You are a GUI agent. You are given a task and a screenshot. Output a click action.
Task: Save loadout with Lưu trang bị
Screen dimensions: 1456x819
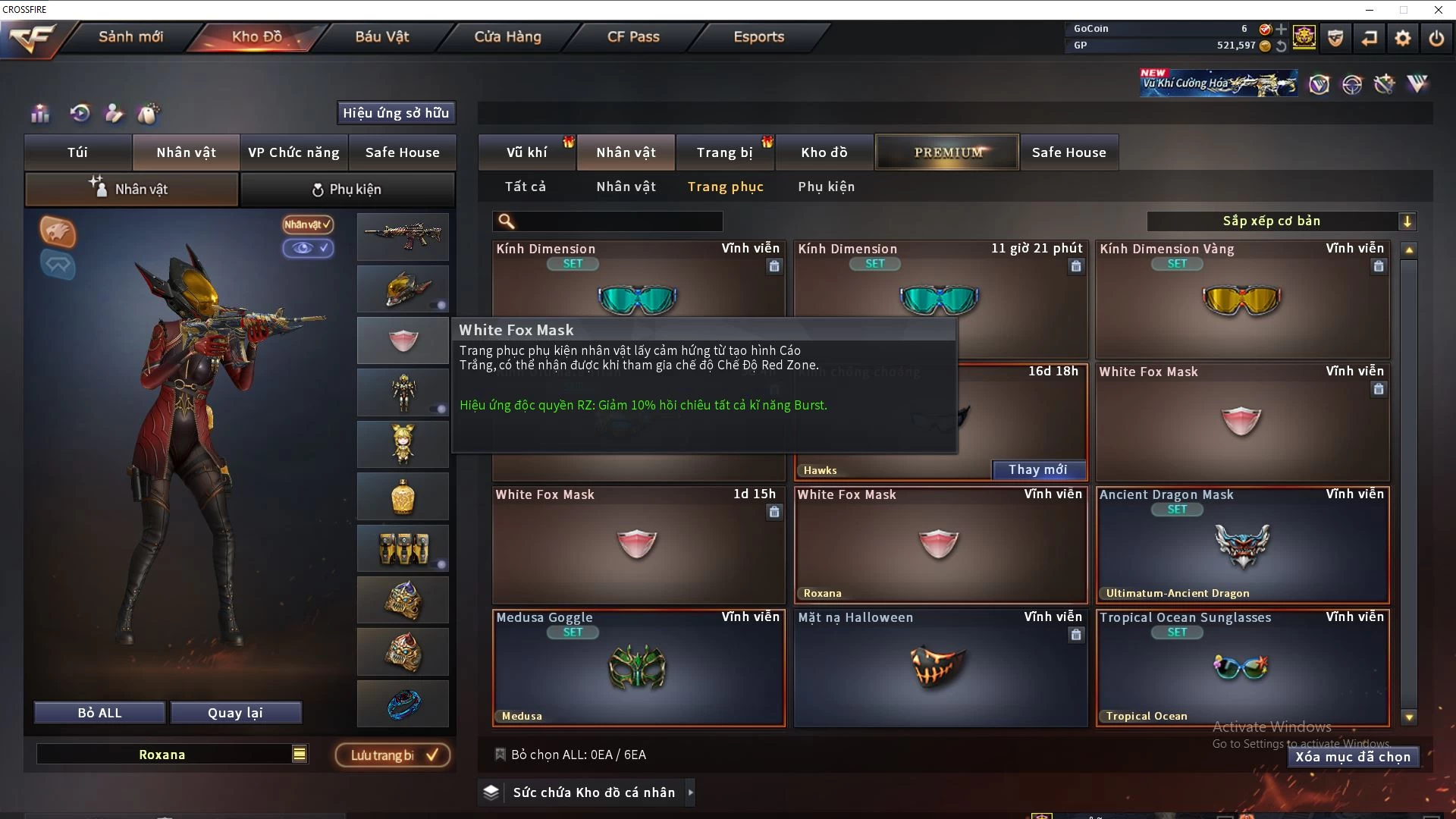point(393,755)
